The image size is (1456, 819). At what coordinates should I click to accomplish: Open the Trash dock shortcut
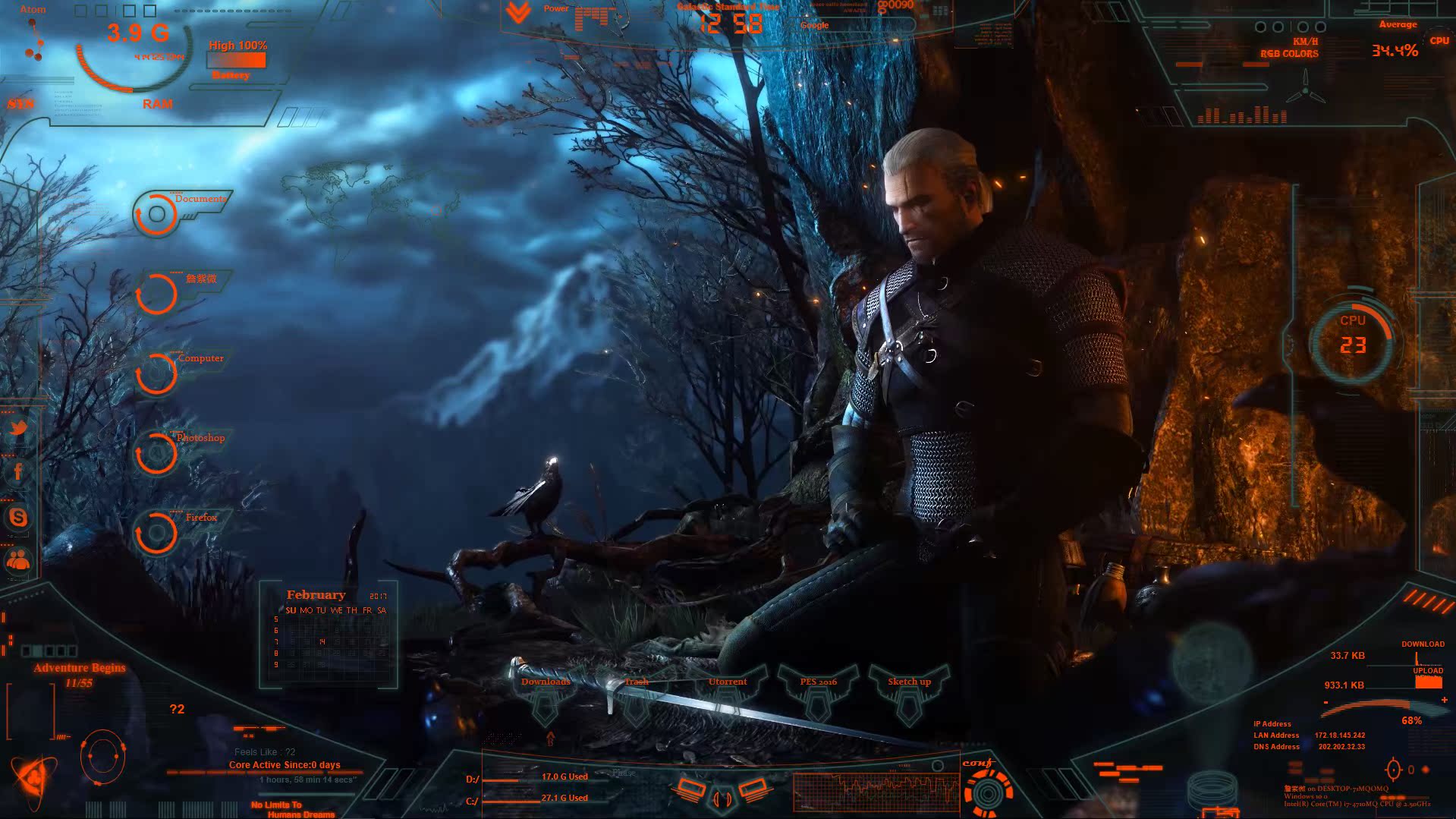pyautogui.click(x=637, y=695)
